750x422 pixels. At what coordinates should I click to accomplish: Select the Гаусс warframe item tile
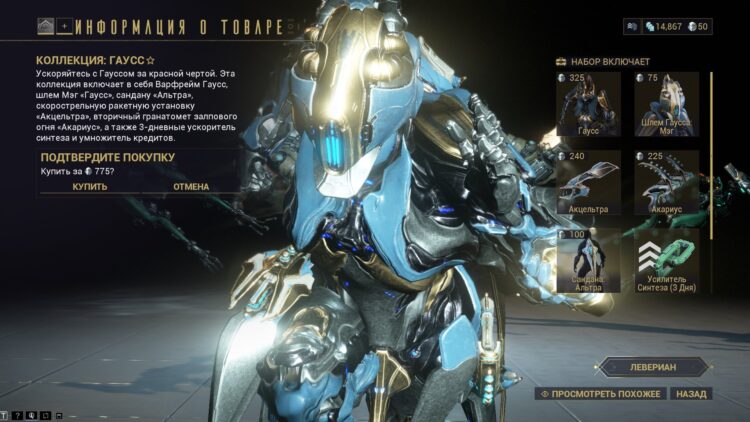click(588, 105)
